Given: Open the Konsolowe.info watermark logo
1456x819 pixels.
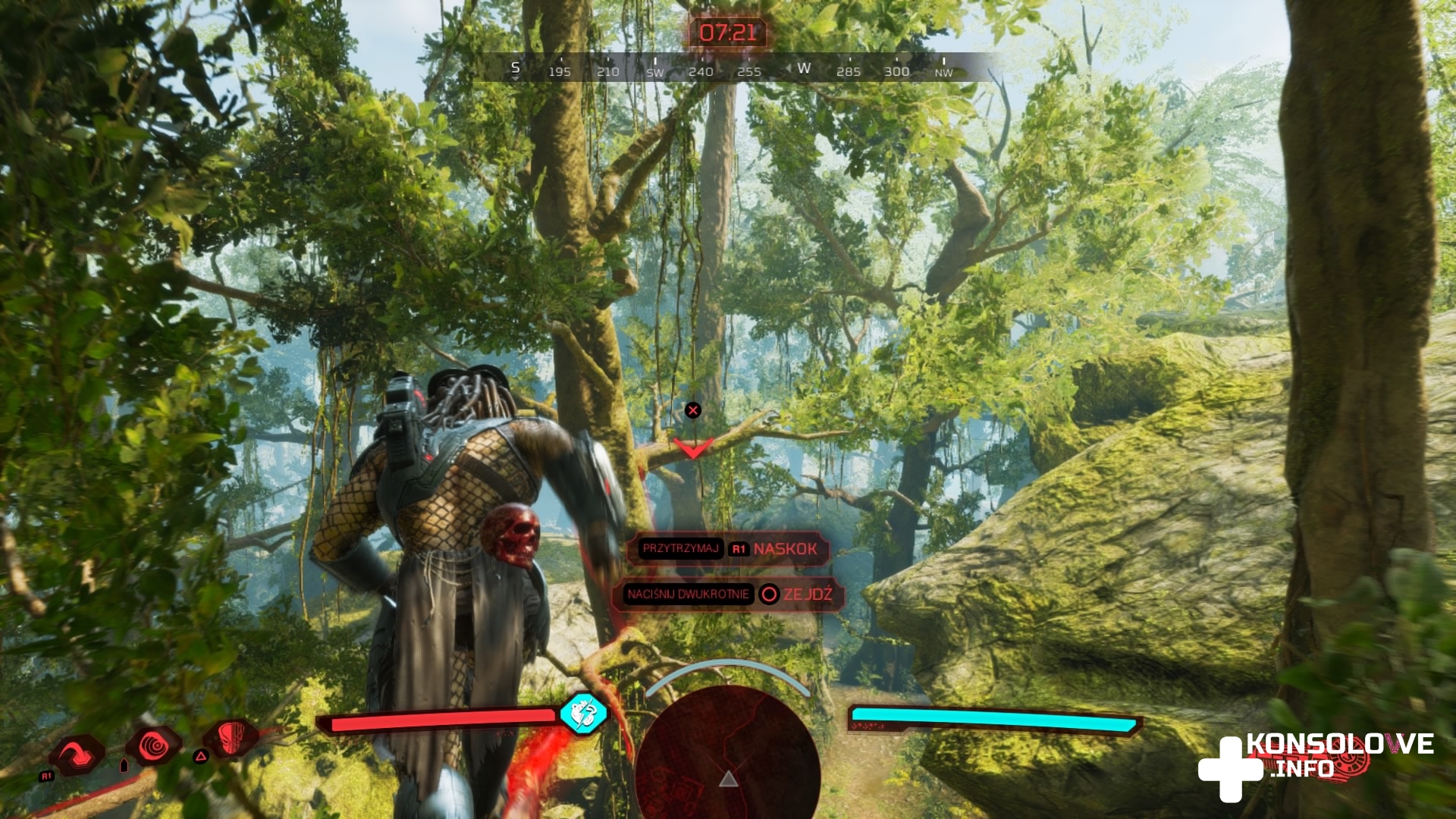Looking at the screenshot, I should (x=1316, y=762).
